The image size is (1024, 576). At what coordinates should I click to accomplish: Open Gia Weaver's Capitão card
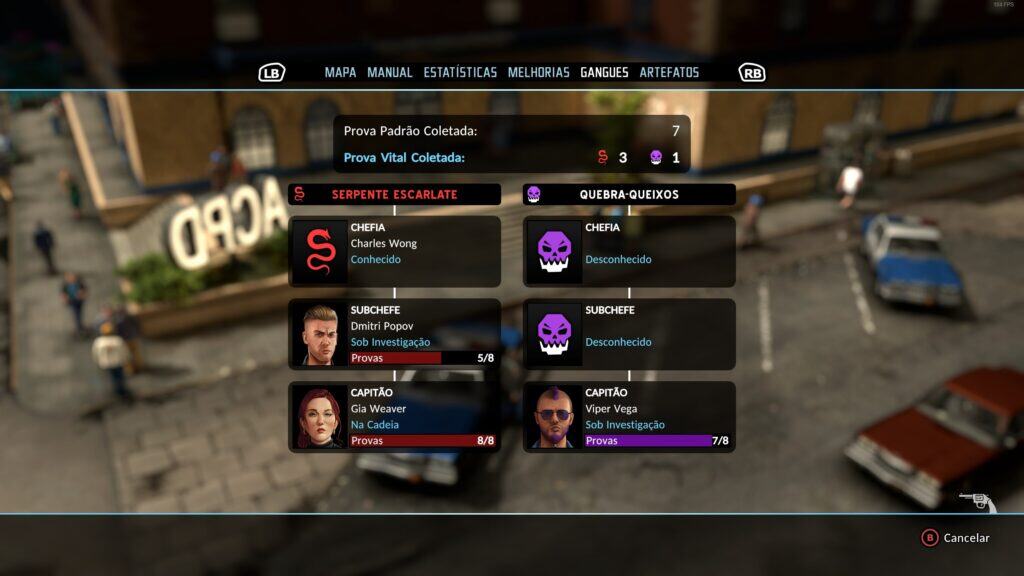pyautogui.click(x=394, y=417)
